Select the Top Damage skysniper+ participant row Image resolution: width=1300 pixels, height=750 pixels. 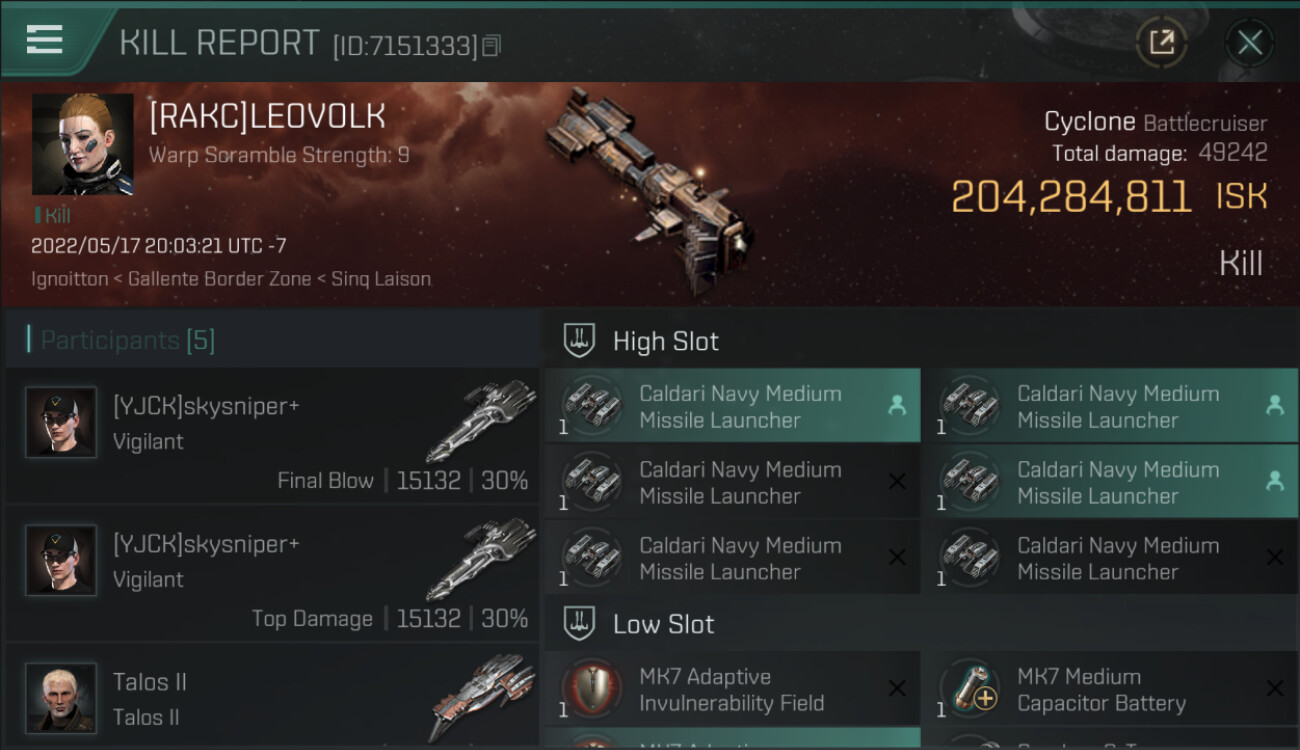pos(272,573)
